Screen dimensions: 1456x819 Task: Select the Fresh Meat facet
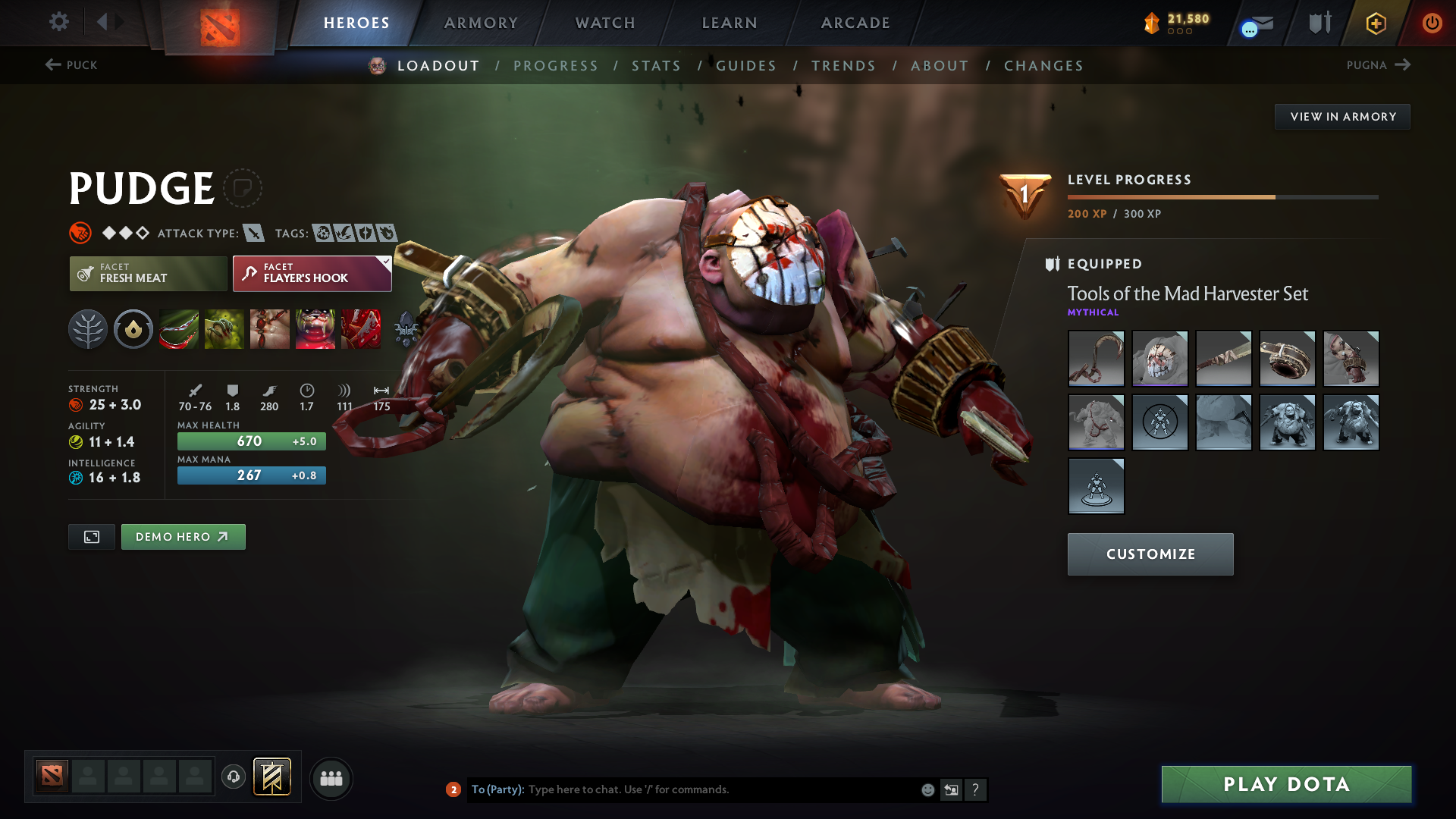click(148, 274)
